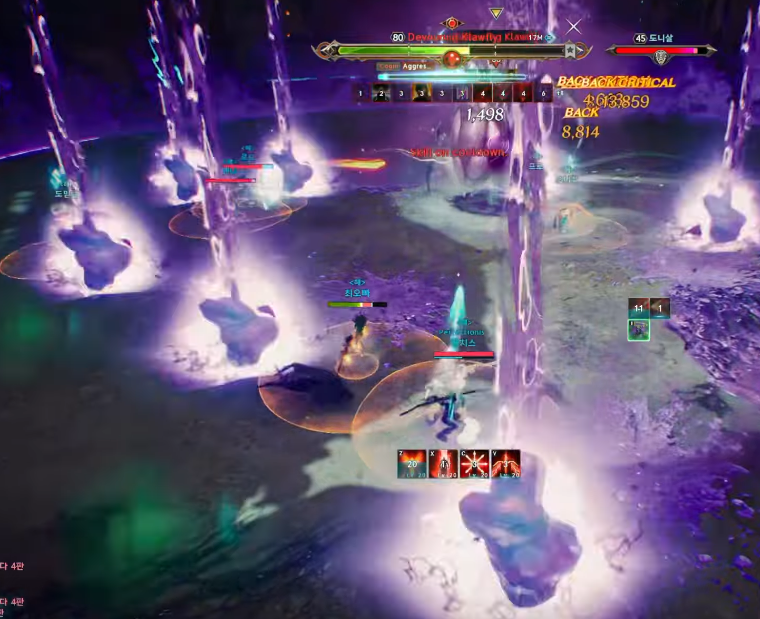Click the cooldown icon showing 11
This screenshot has height=619, width=760.
(x=638, y=308)
